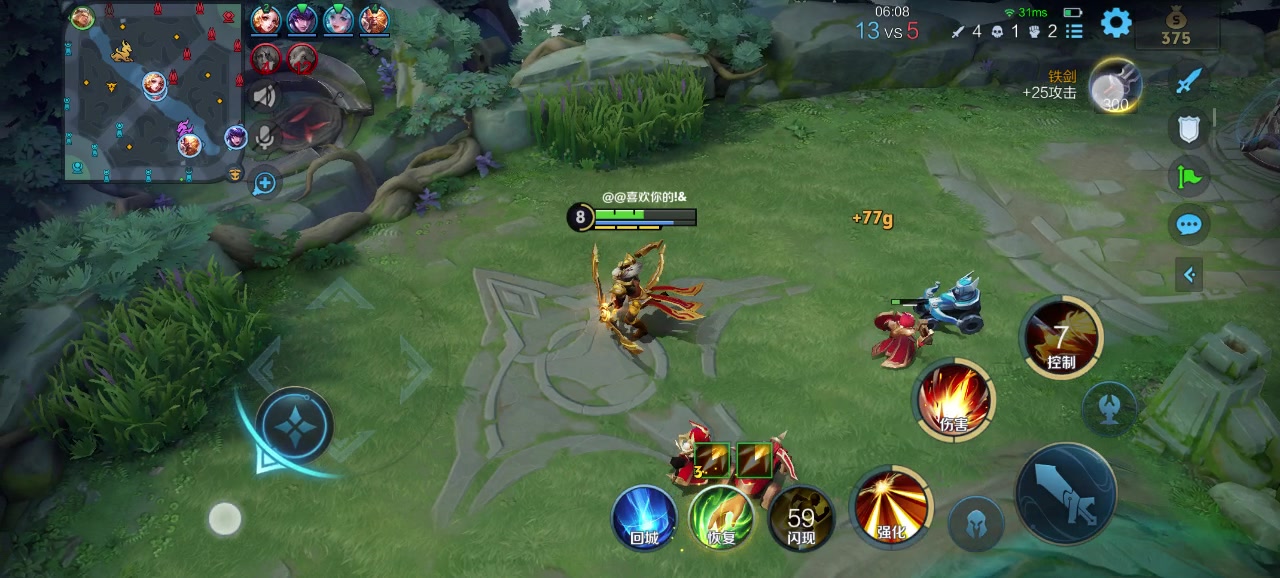The height and width of the screenshot is (578, 1280).
Task: Buy the recommended 铁剑 item
Action: point(1115,86)
